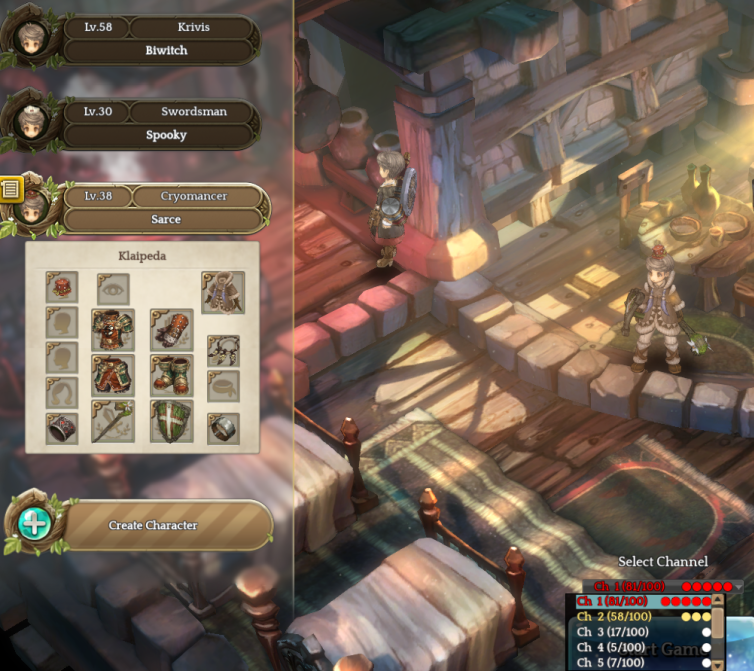Open the yellow list icon beside Sarce

[11, 187]
